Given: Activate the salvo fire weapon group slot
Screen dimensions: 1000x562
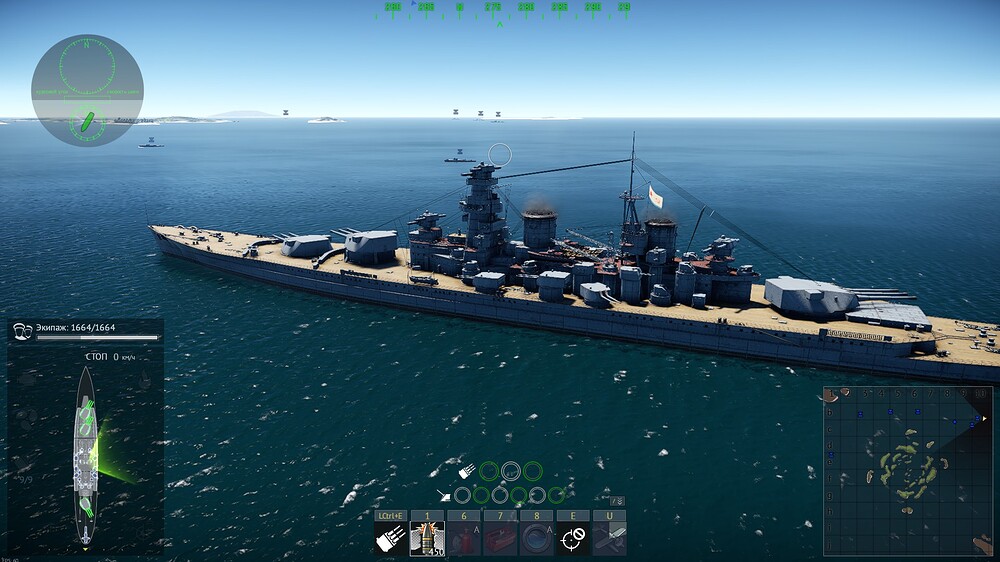Looking at the screenshot, I should [391, 538].
